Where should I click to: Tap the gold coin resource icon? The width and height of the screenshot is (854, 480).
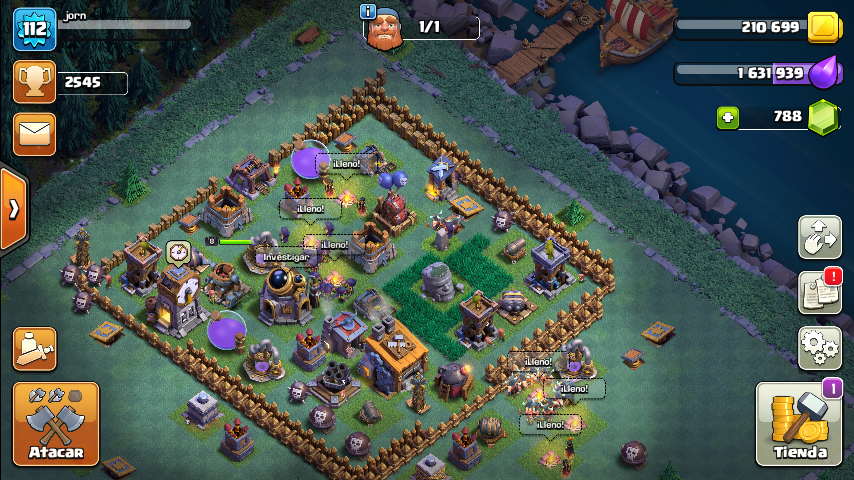(x=822, y=27)
